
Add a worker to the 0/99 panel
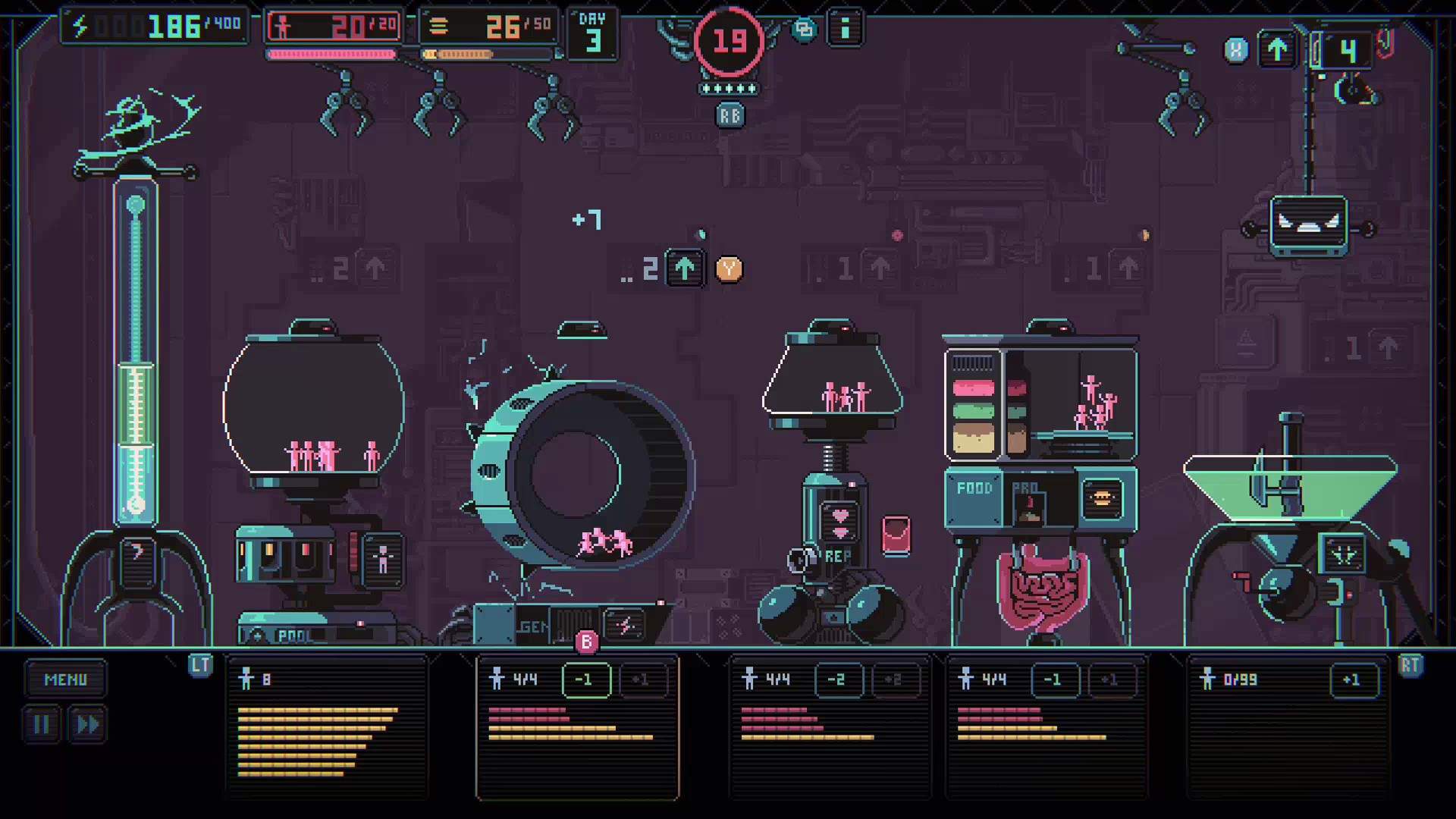[1353, 680]
